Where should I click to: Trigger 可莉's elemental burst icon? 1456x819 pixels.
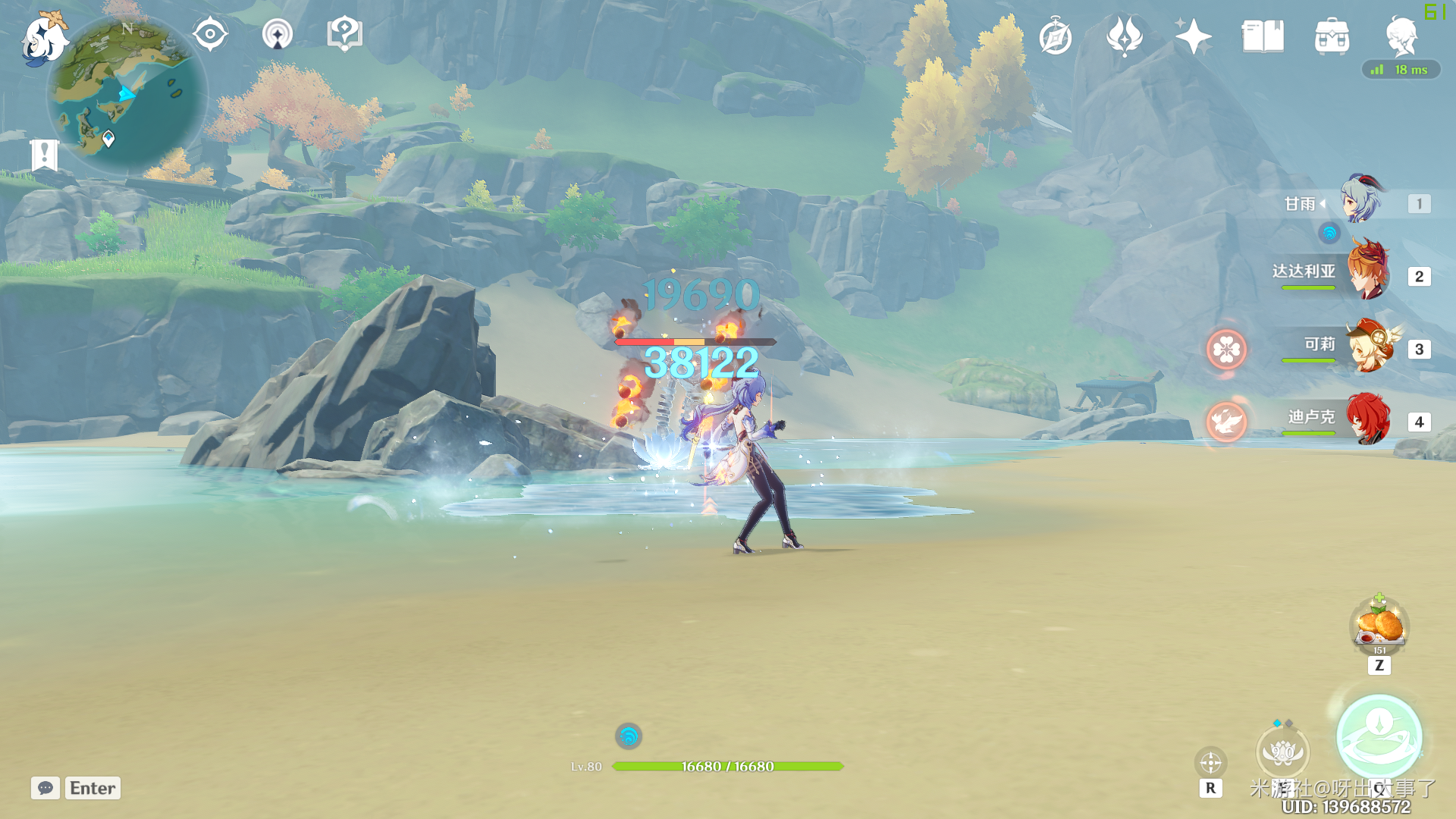coord(1226,350)
